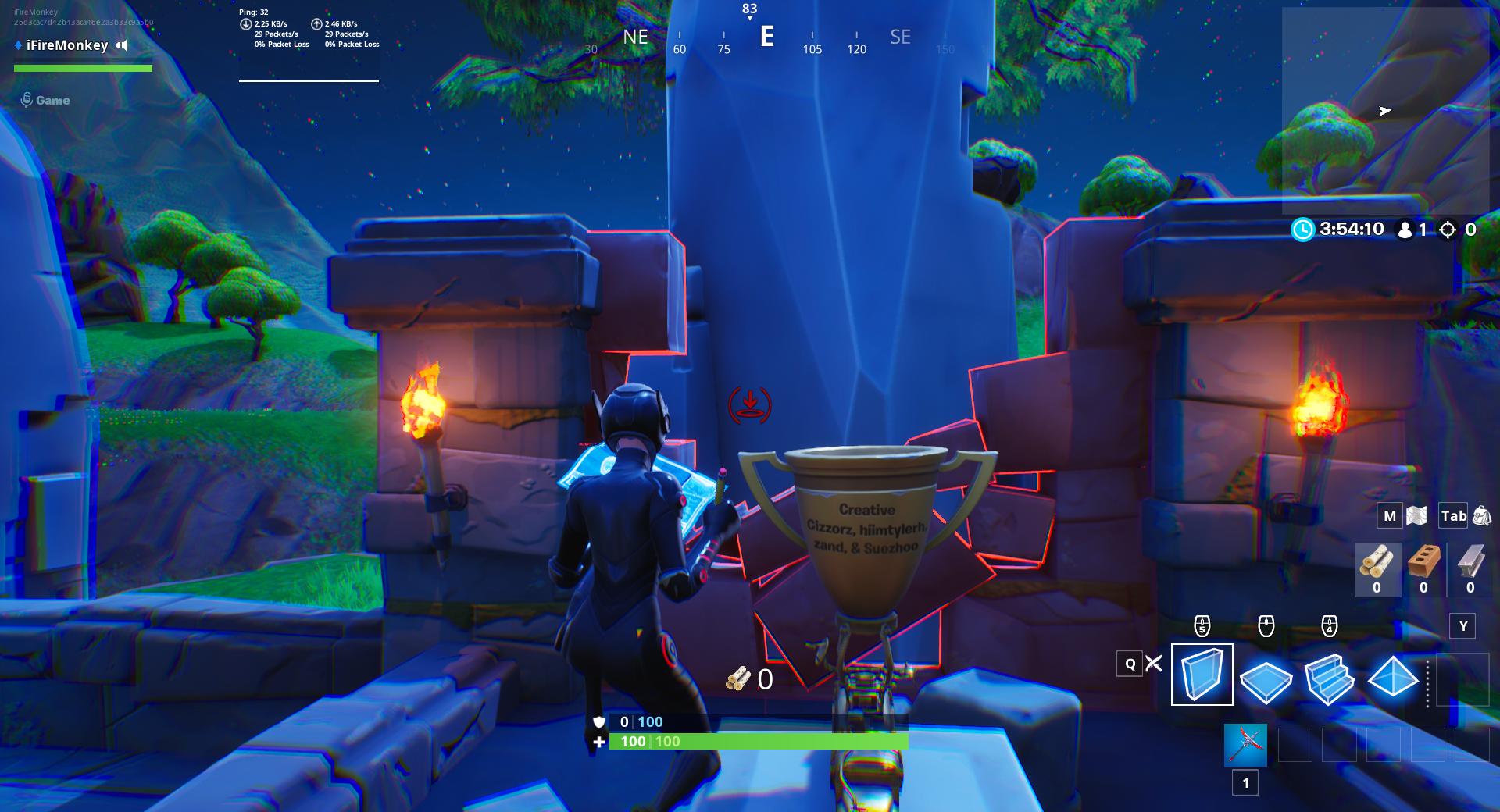Viewport: 1500px width, 812px height.
Task: Select the stairs build piece
Action: tap(1330, 680)
